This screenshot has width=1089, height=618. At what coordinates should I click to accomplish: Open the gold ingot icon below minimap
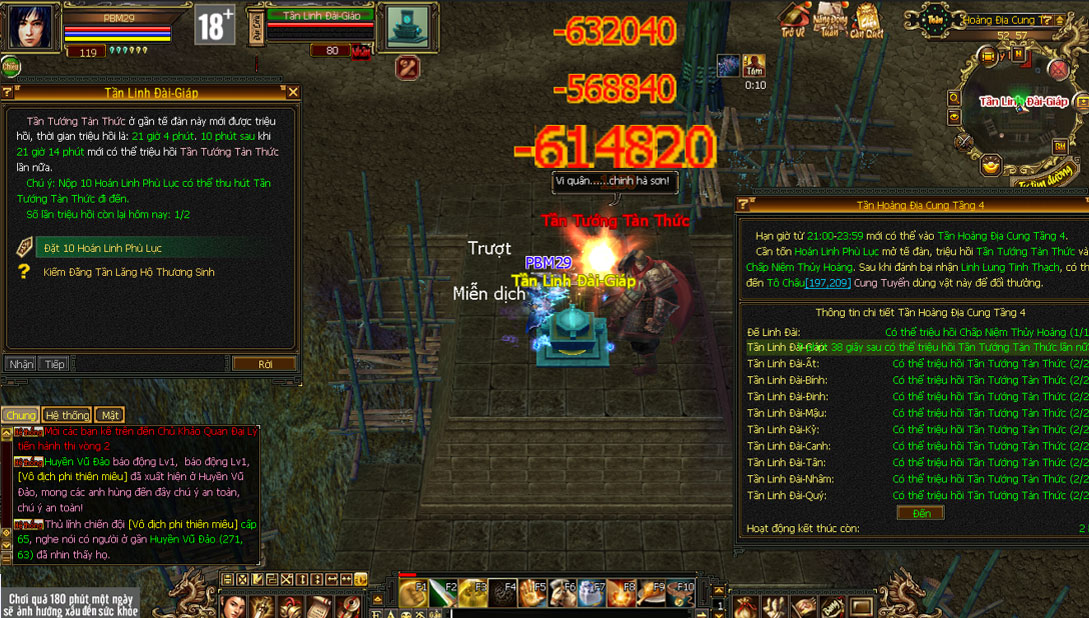point(990,164)
